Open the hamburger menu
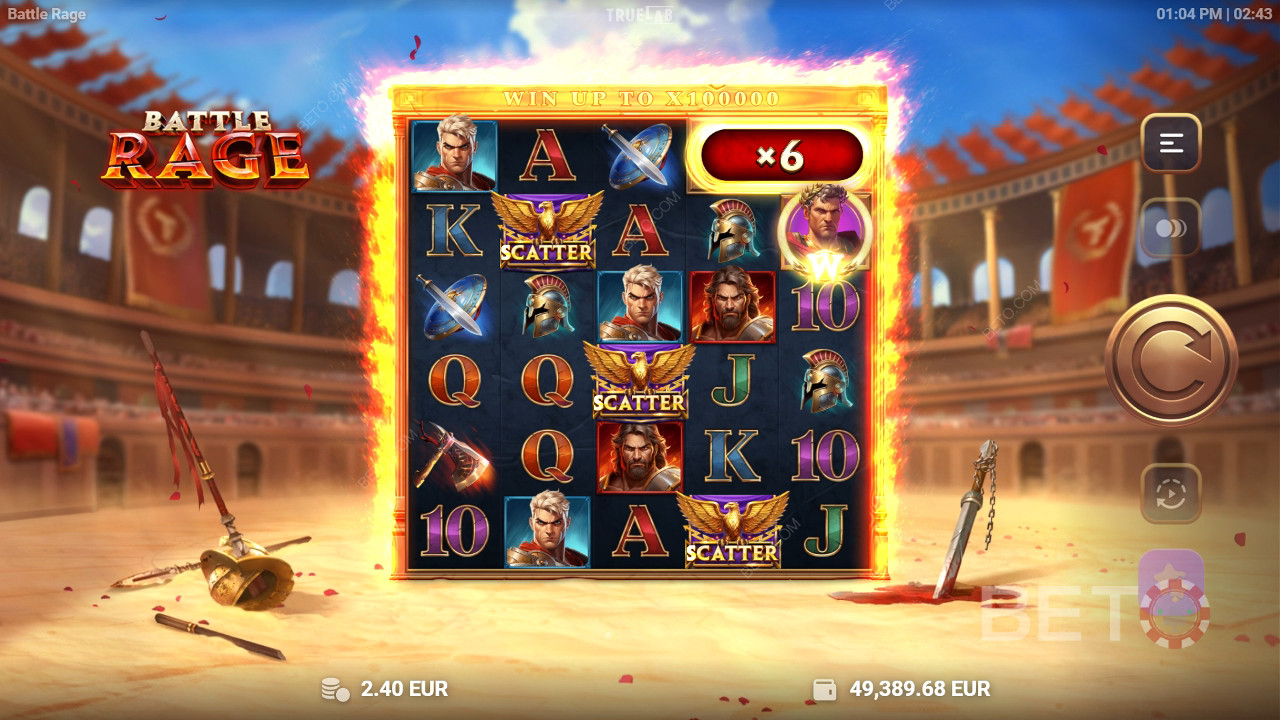Viewport: 1280px width, 720px height. (1171, 143)
